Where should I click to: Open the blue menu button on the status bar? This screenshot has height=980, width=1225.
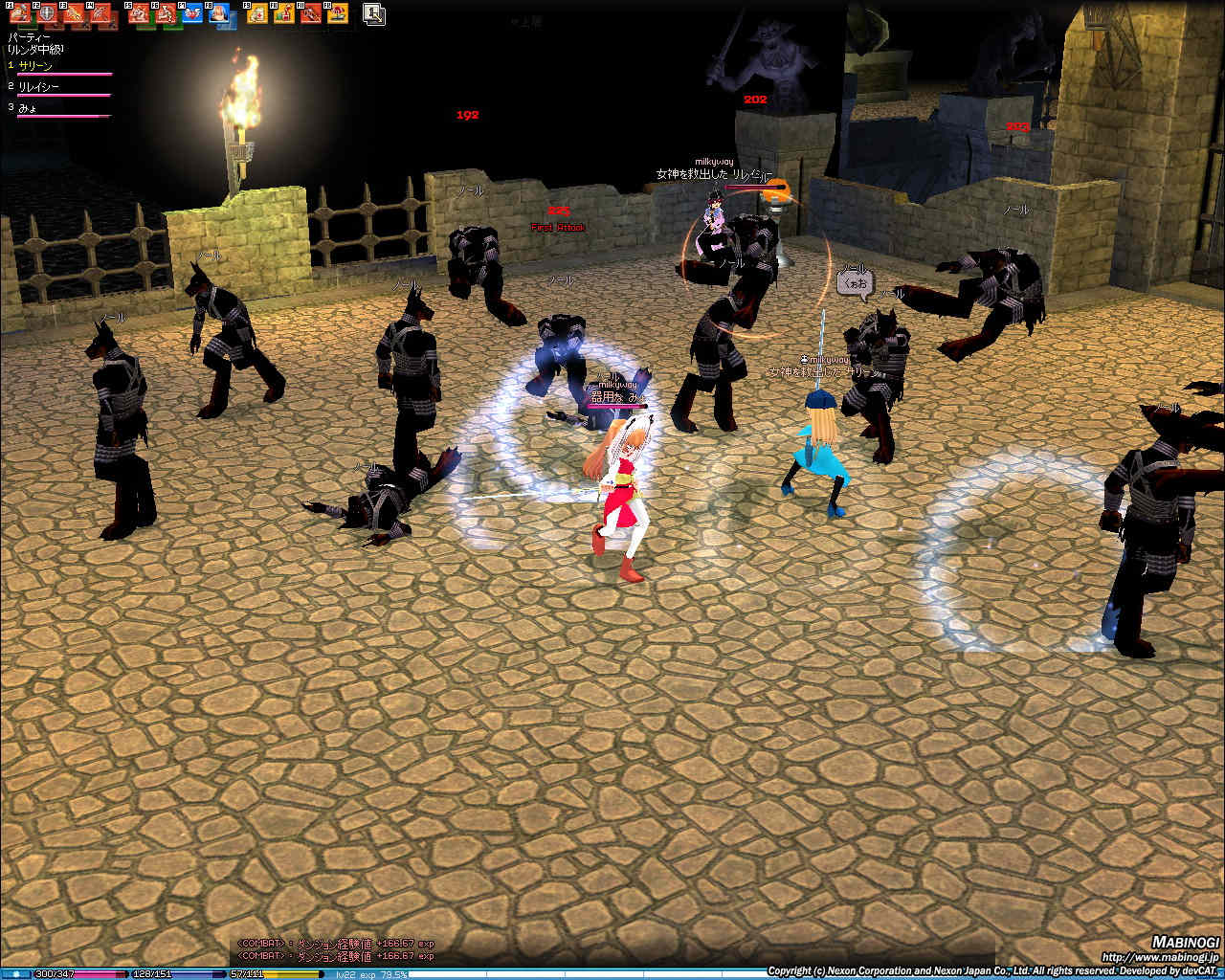[x=16, y=974]
